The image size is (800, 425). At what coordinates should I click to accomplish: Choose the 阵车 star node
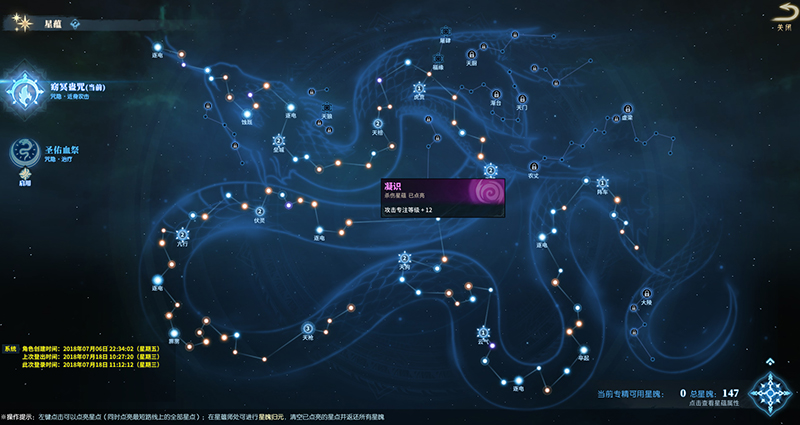(603, 182)
